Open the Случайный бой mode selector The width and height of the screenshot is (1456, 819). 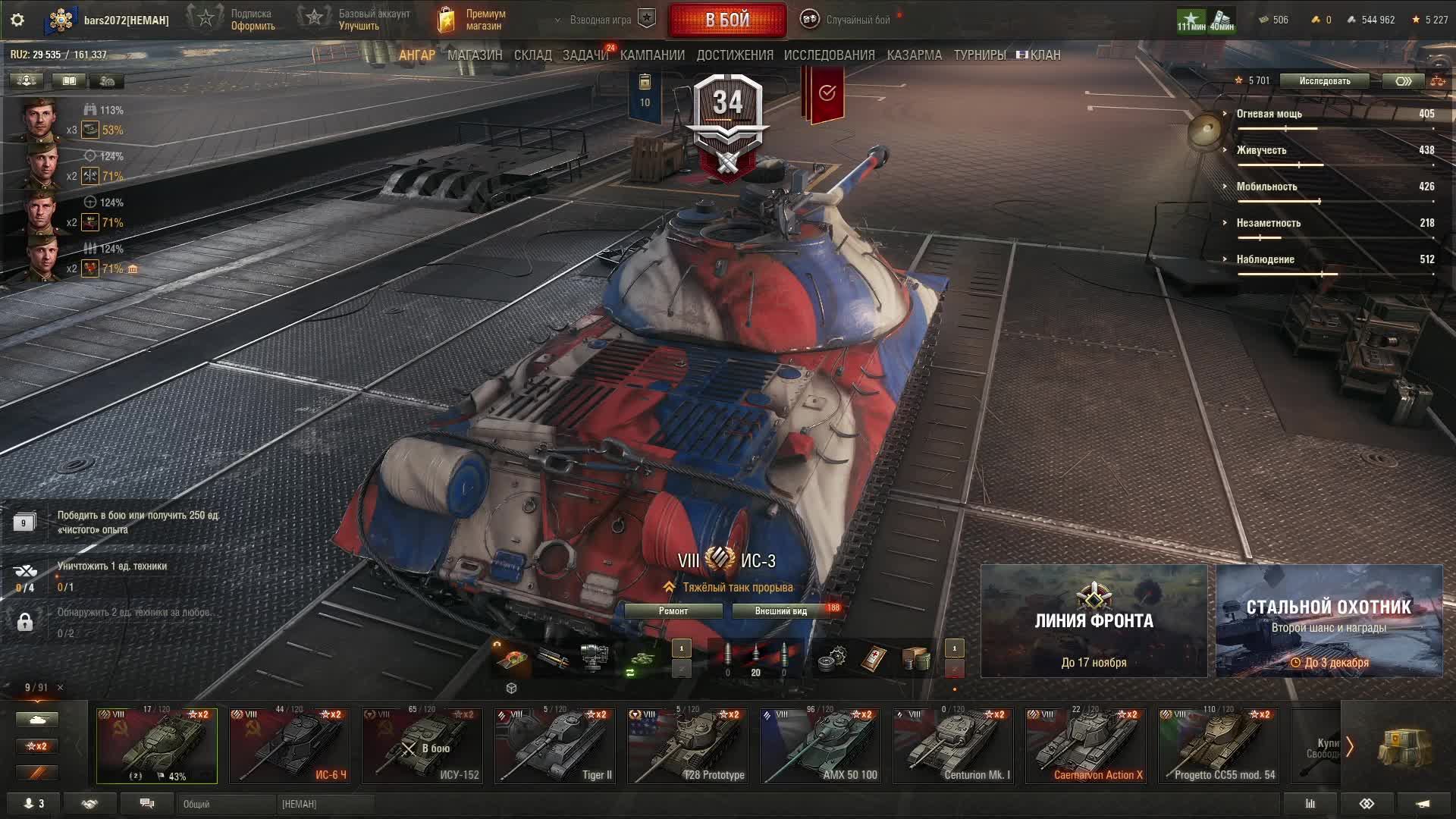(x=848, y=20)
